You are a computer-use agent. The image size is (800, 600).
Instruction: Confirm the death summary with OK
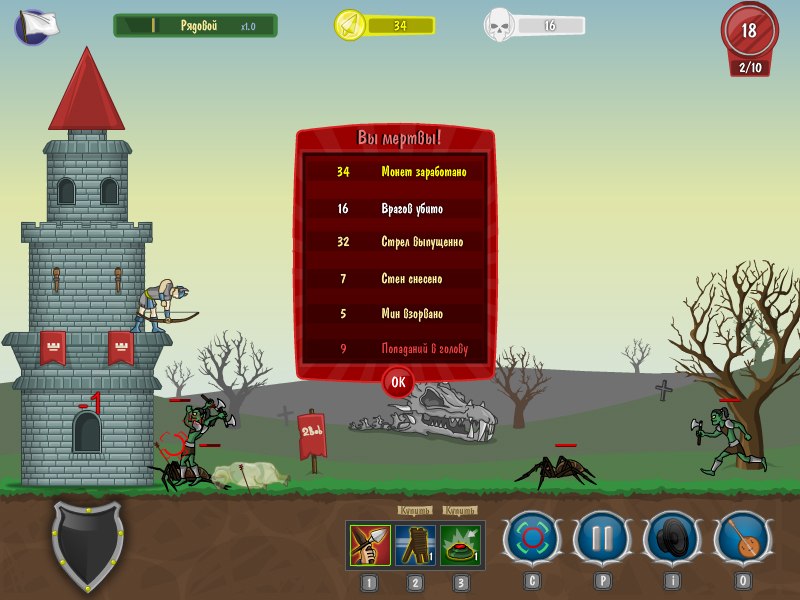398,381
